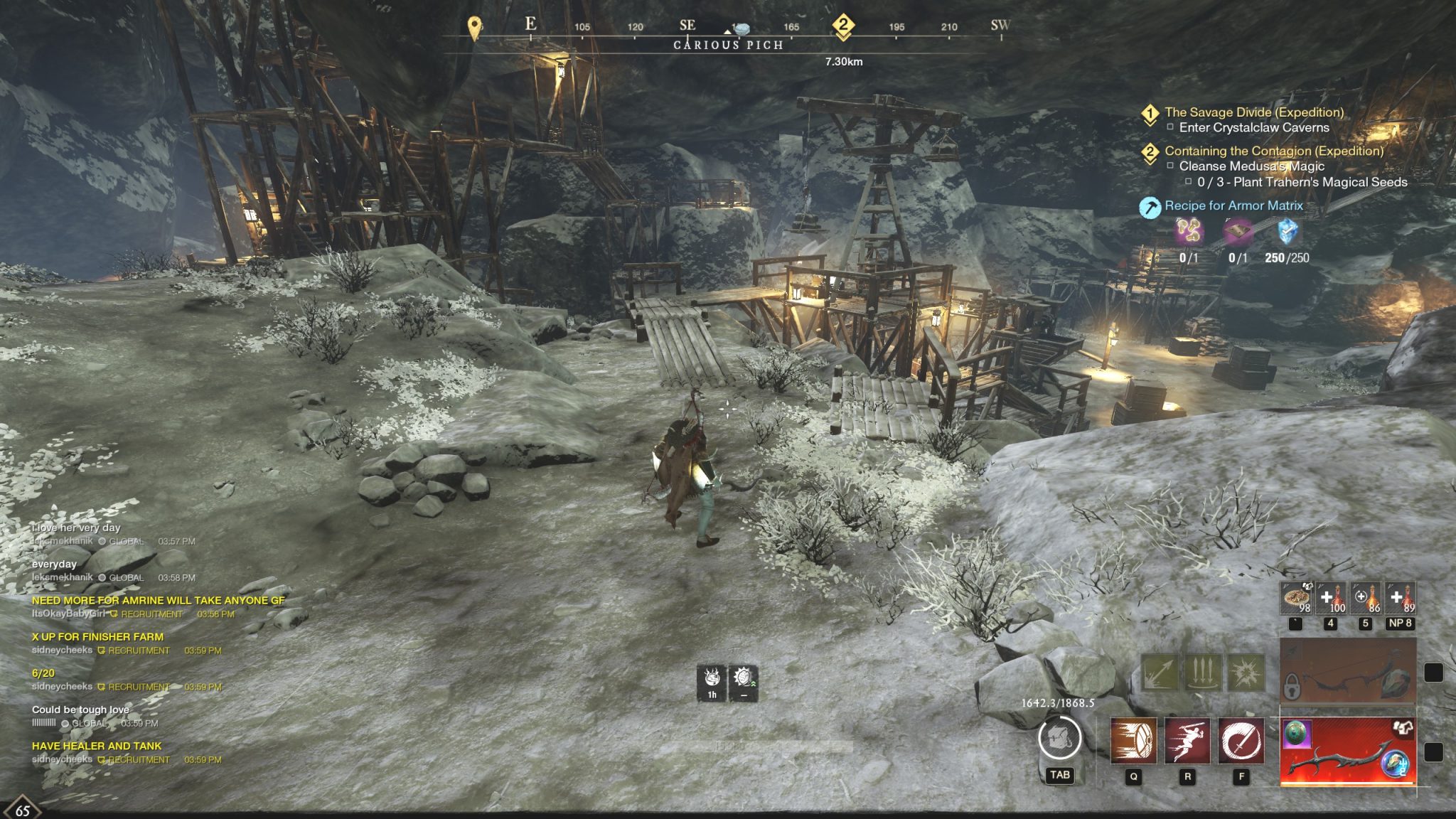Collapse The Savage Divide quest via marker 1
1456x819 pixels.
1152,114
